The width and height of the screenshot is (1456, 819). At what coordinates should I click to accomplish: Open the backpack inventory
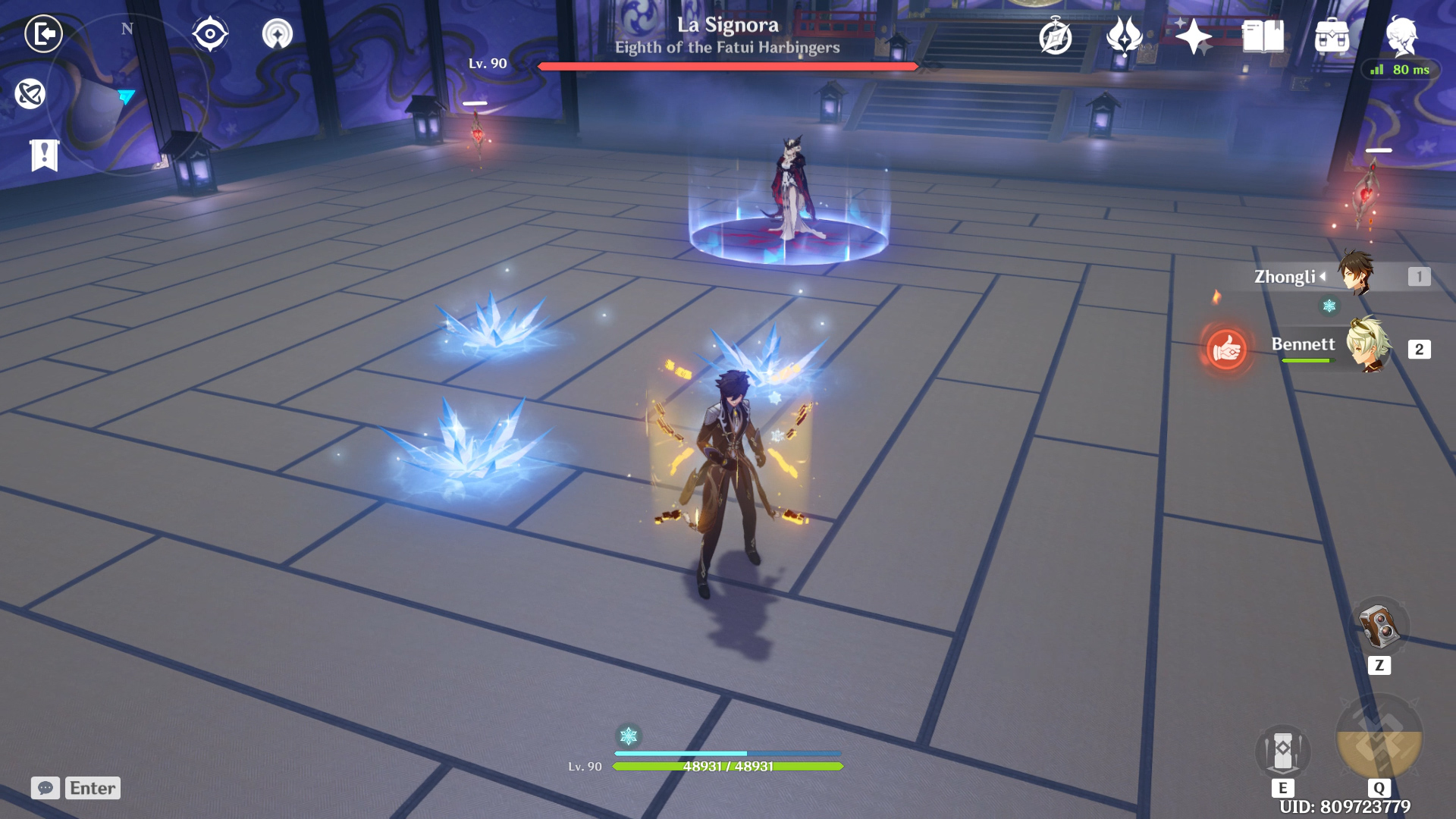(x=1332, y=36)
